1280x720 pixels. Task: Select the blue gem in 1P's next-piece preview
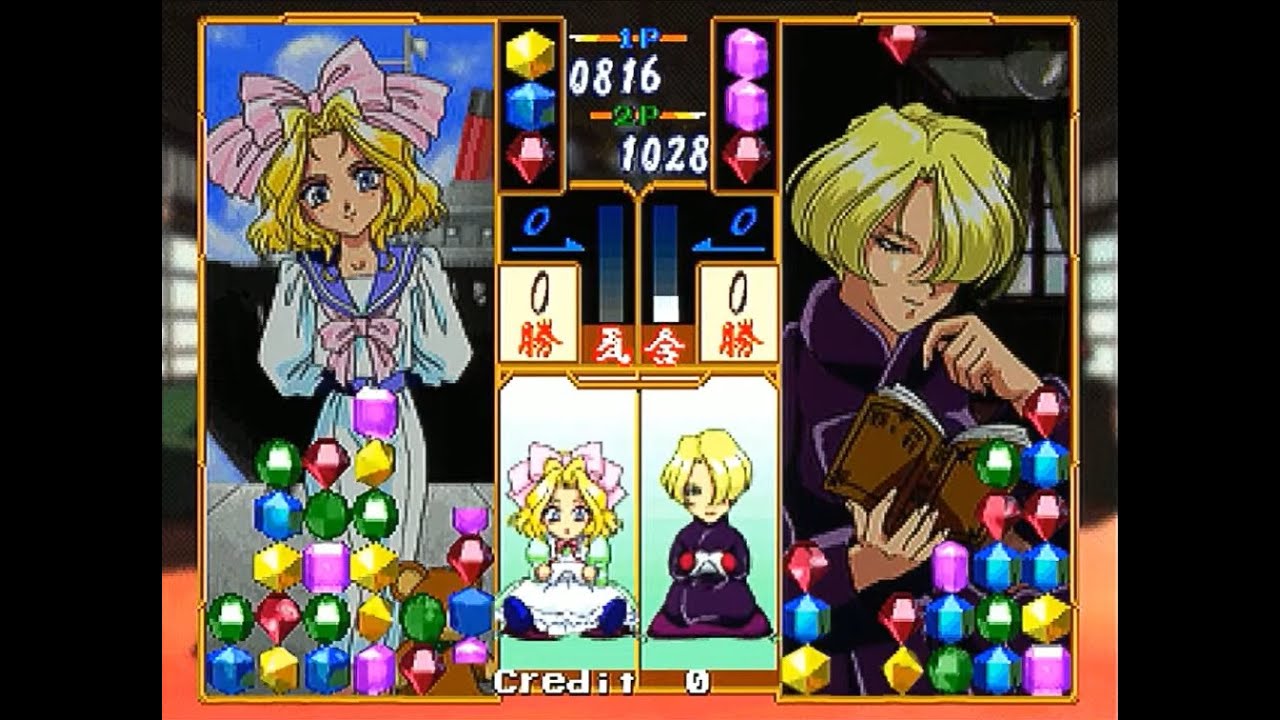click(530, 106)
